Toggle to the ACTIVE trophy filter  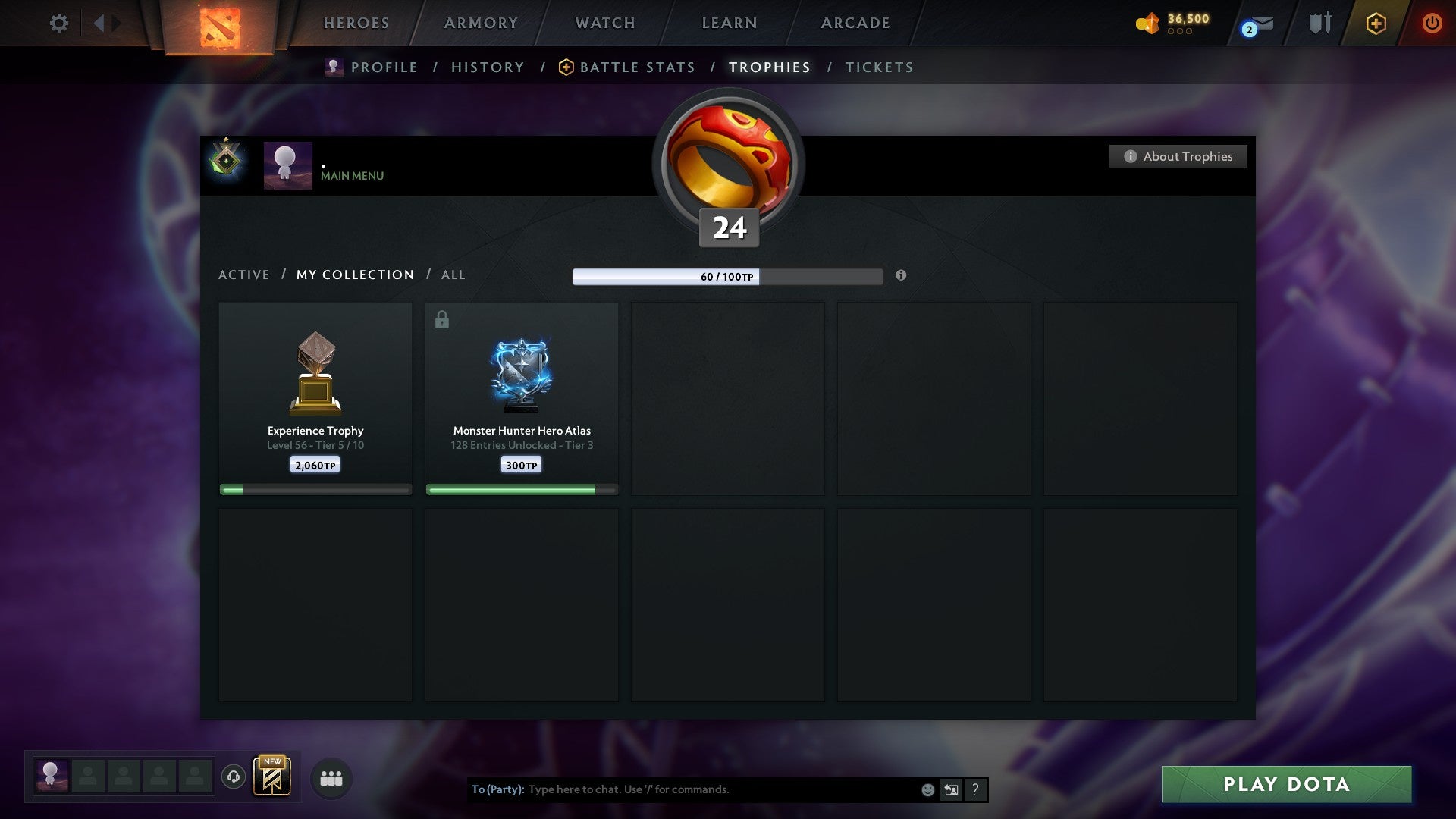pyautogui.click(x=244, y=275)
